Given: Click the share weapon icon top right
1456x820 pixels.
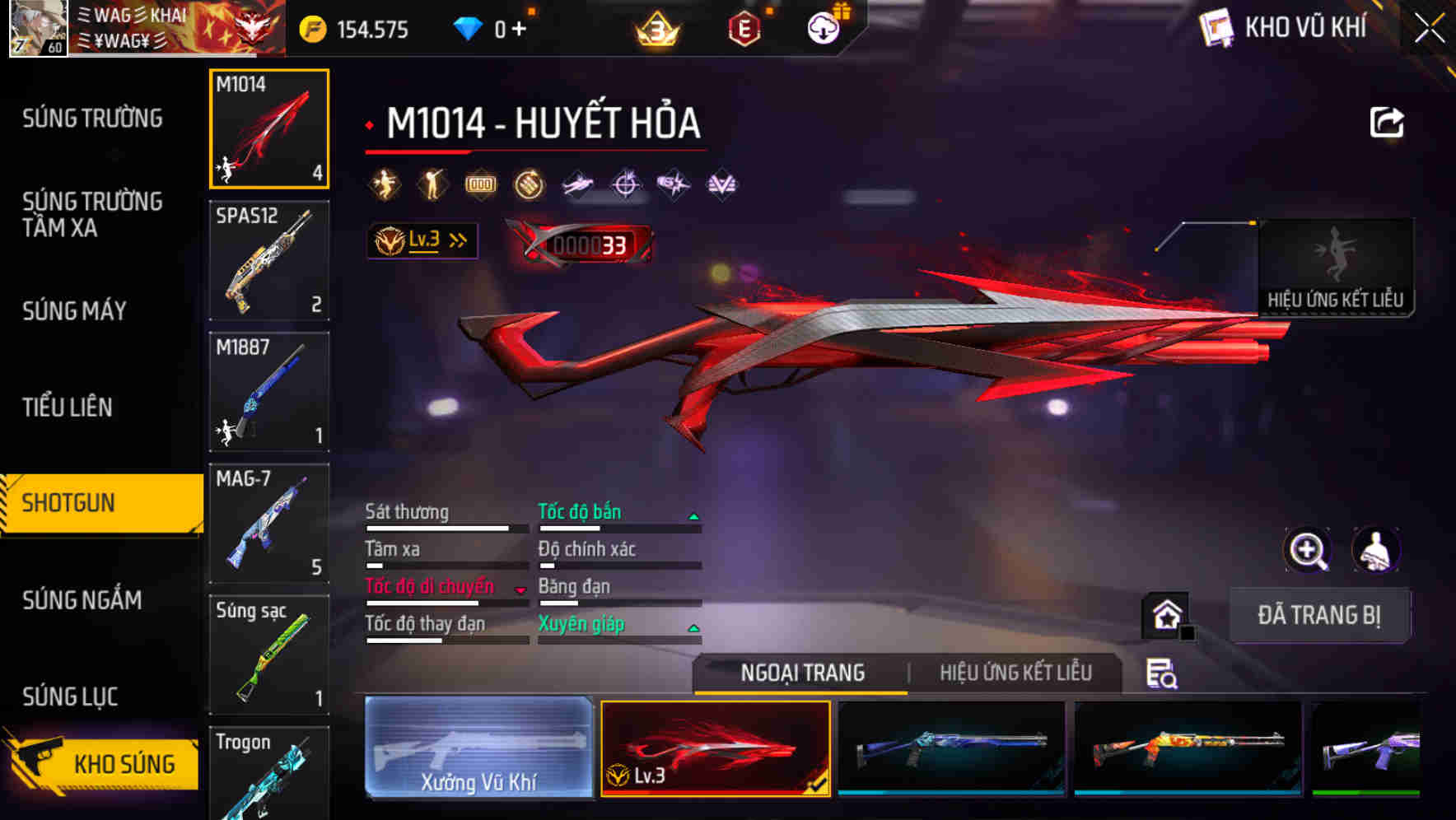Looking at the screenshot, I should point(1387,121).
